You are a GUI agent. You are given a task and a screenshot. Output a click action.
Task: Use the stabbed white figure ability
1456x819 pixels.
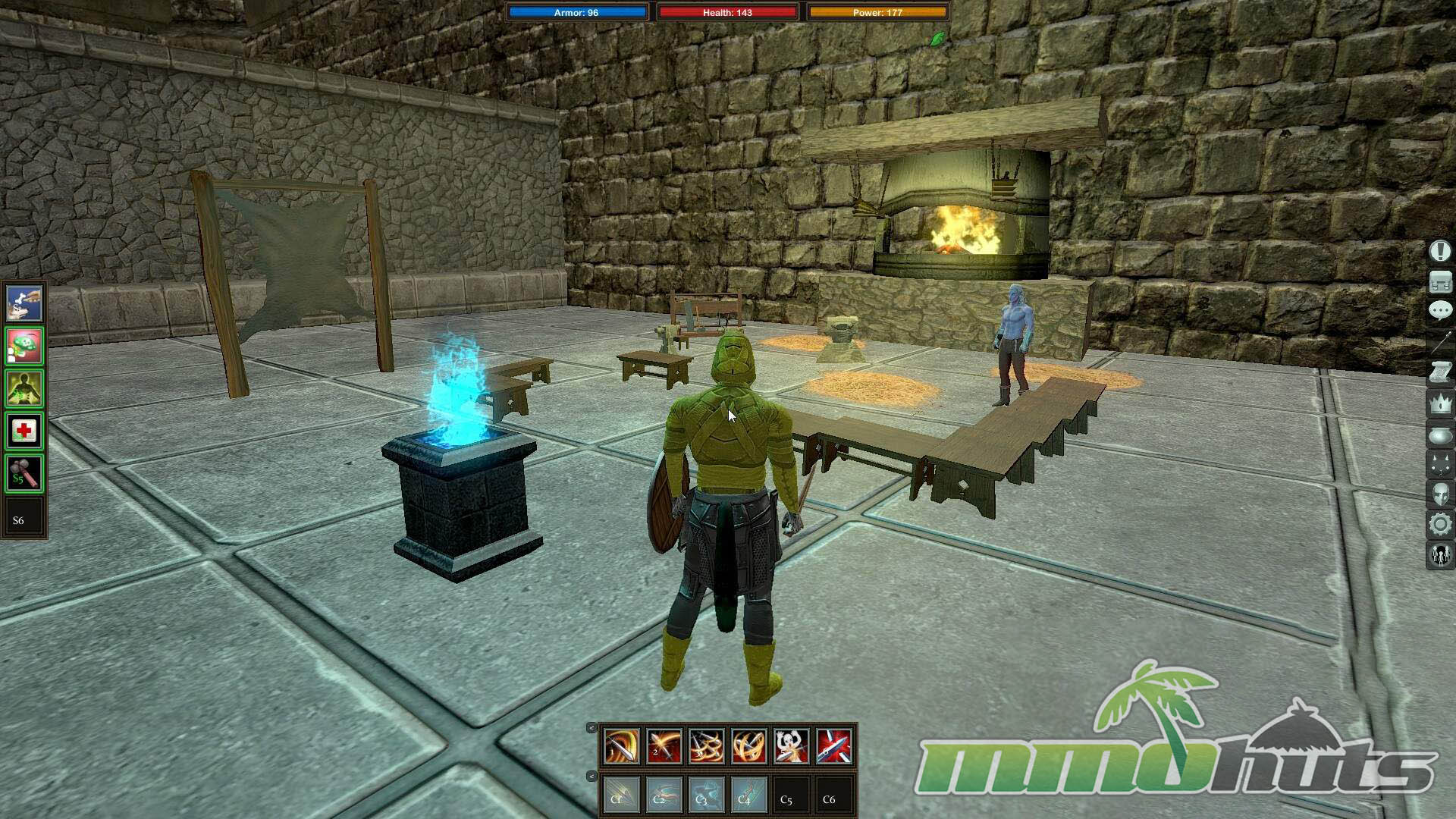coord(791,746)
